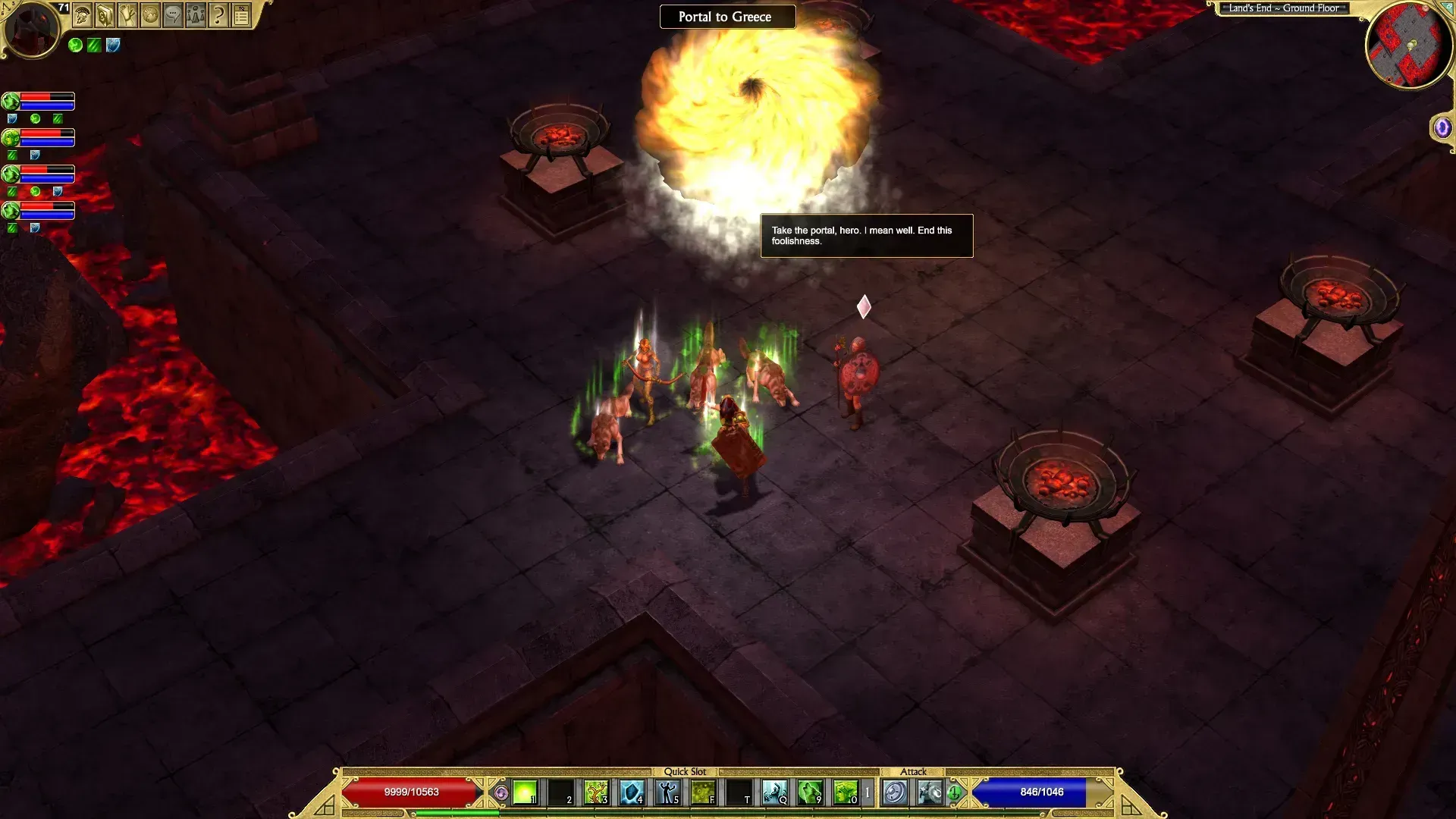Open the skills book window
The height and width of the screenshot is (819, 1456).
point(105,14)
